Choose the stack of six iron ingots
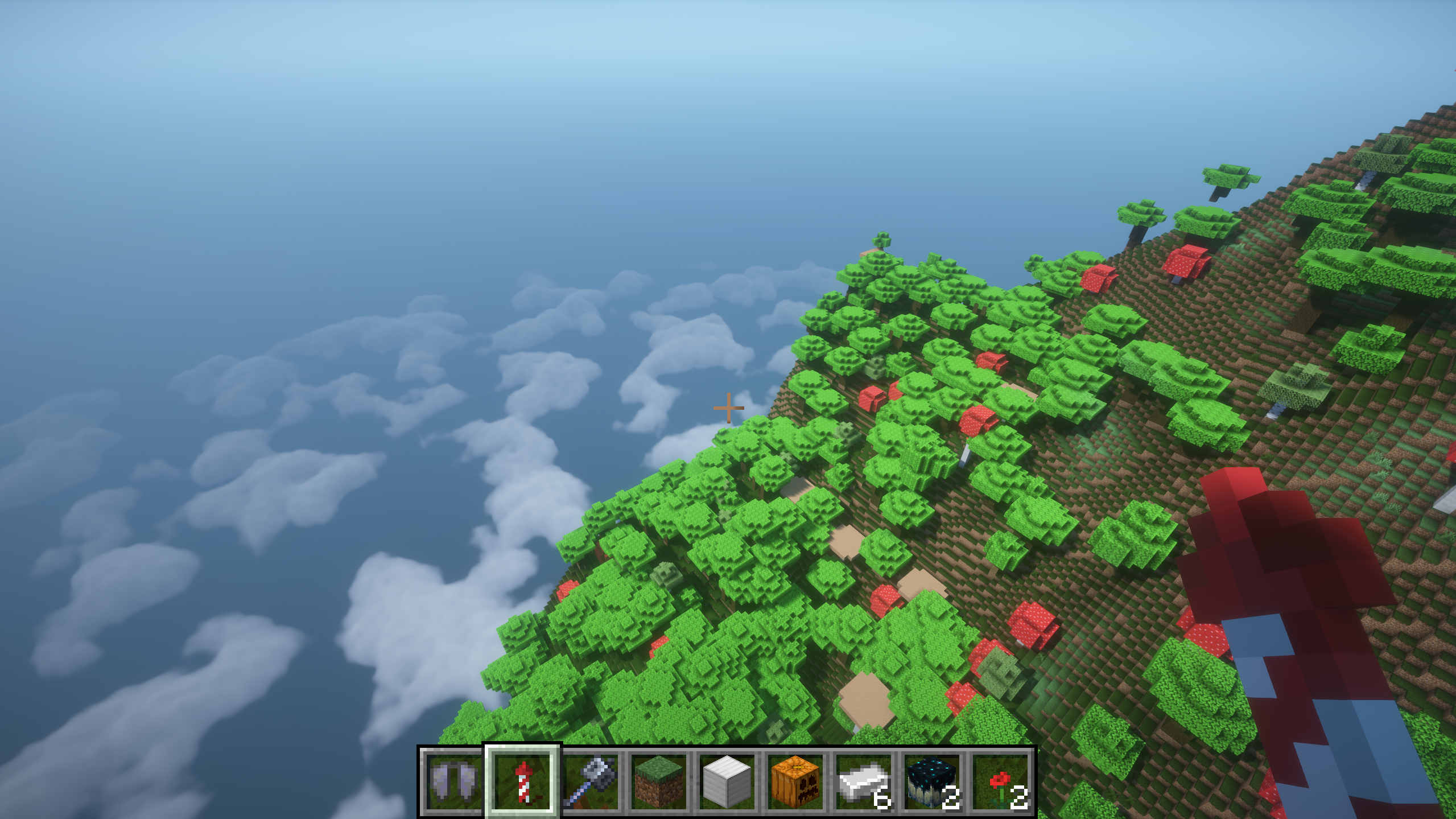Viewport: 1456px width, 819px height. pos(864,781)
